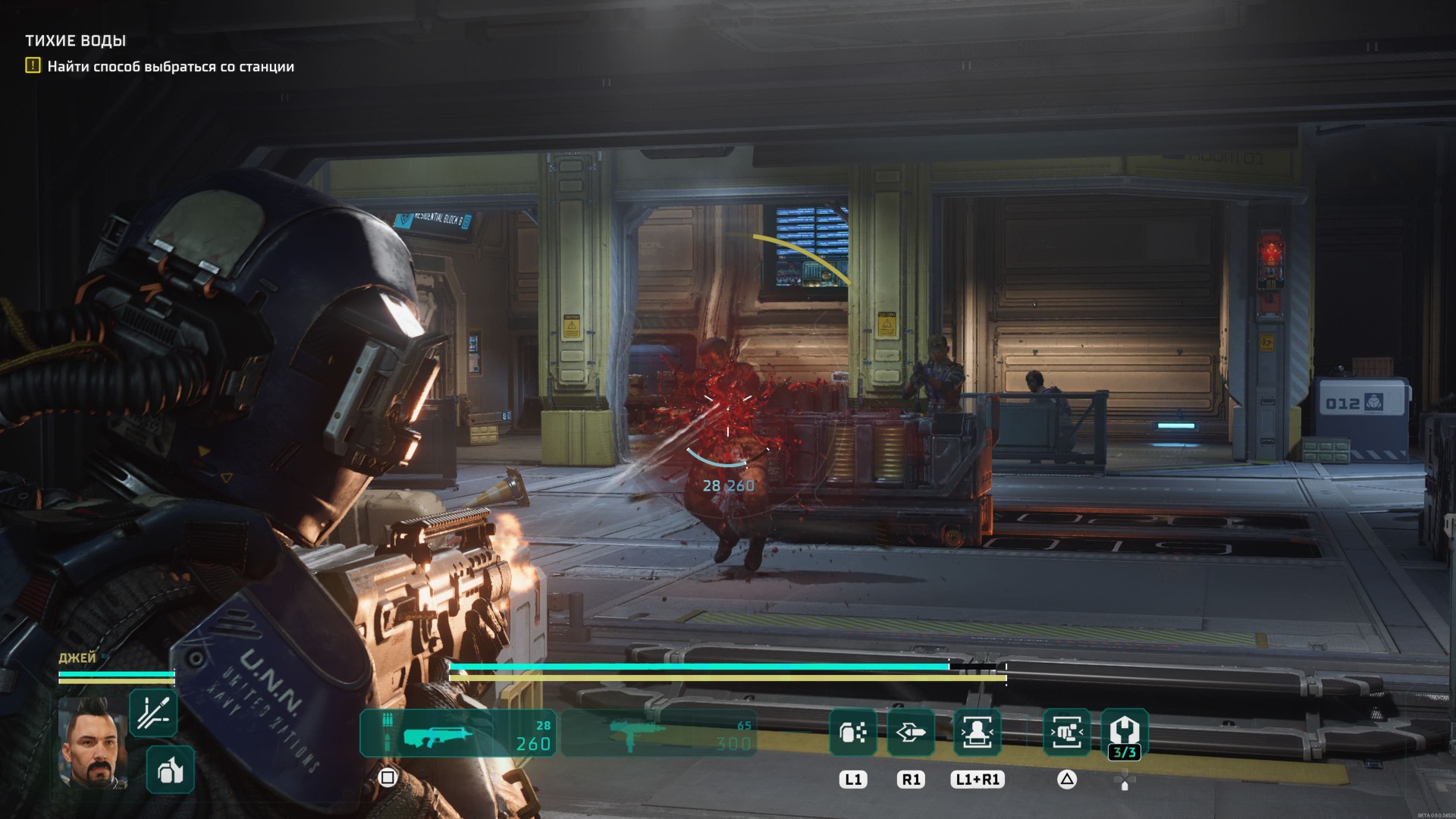Activate the grenade ability icon
The image size is (1456, 819).
[x=853, y=733]
